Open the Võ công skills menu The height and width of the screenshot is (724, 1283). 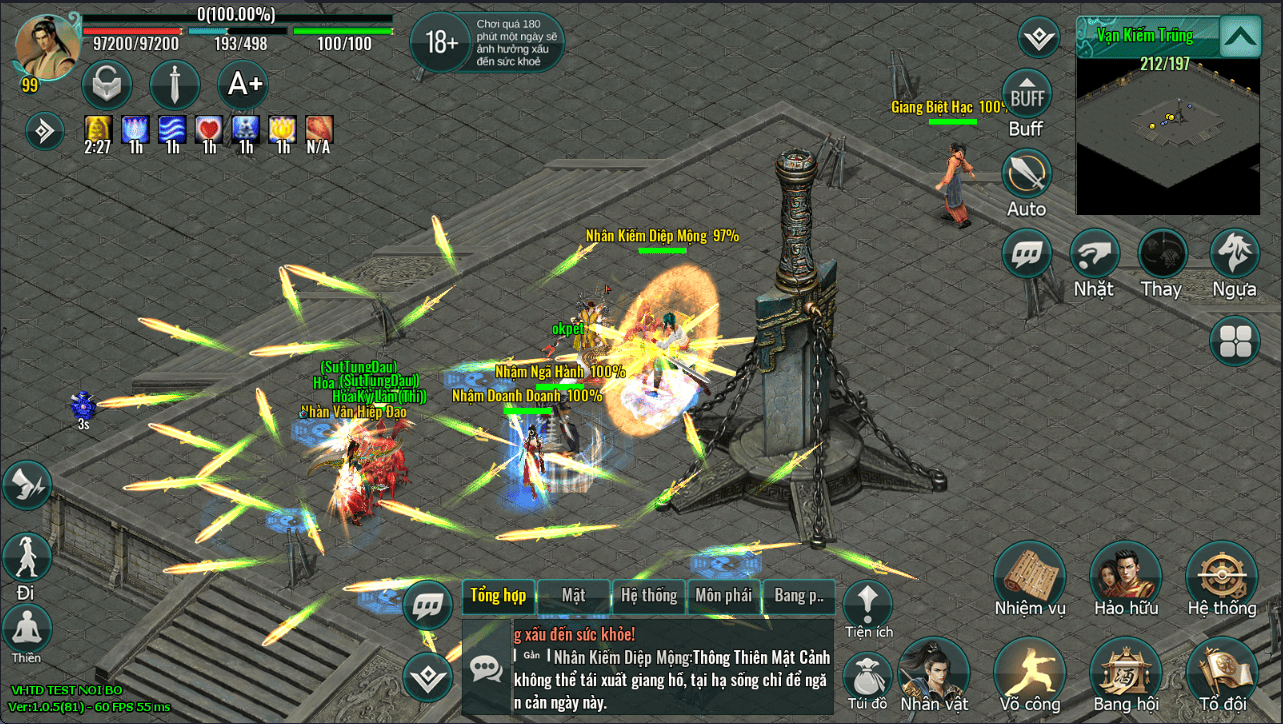[1029, 671]
